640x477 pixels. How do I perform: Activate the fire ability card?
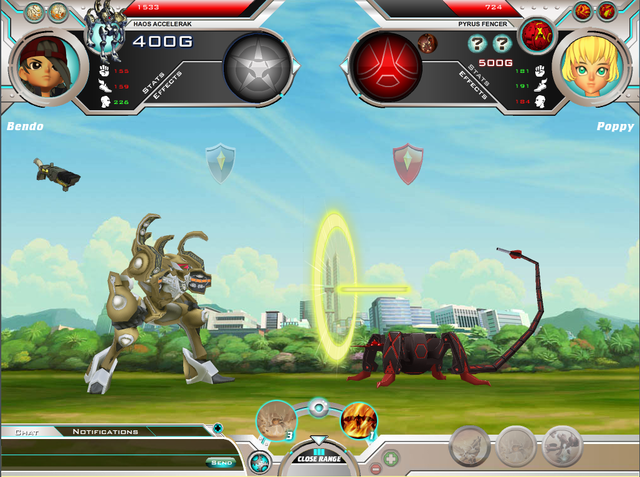[x=359, y=420]
